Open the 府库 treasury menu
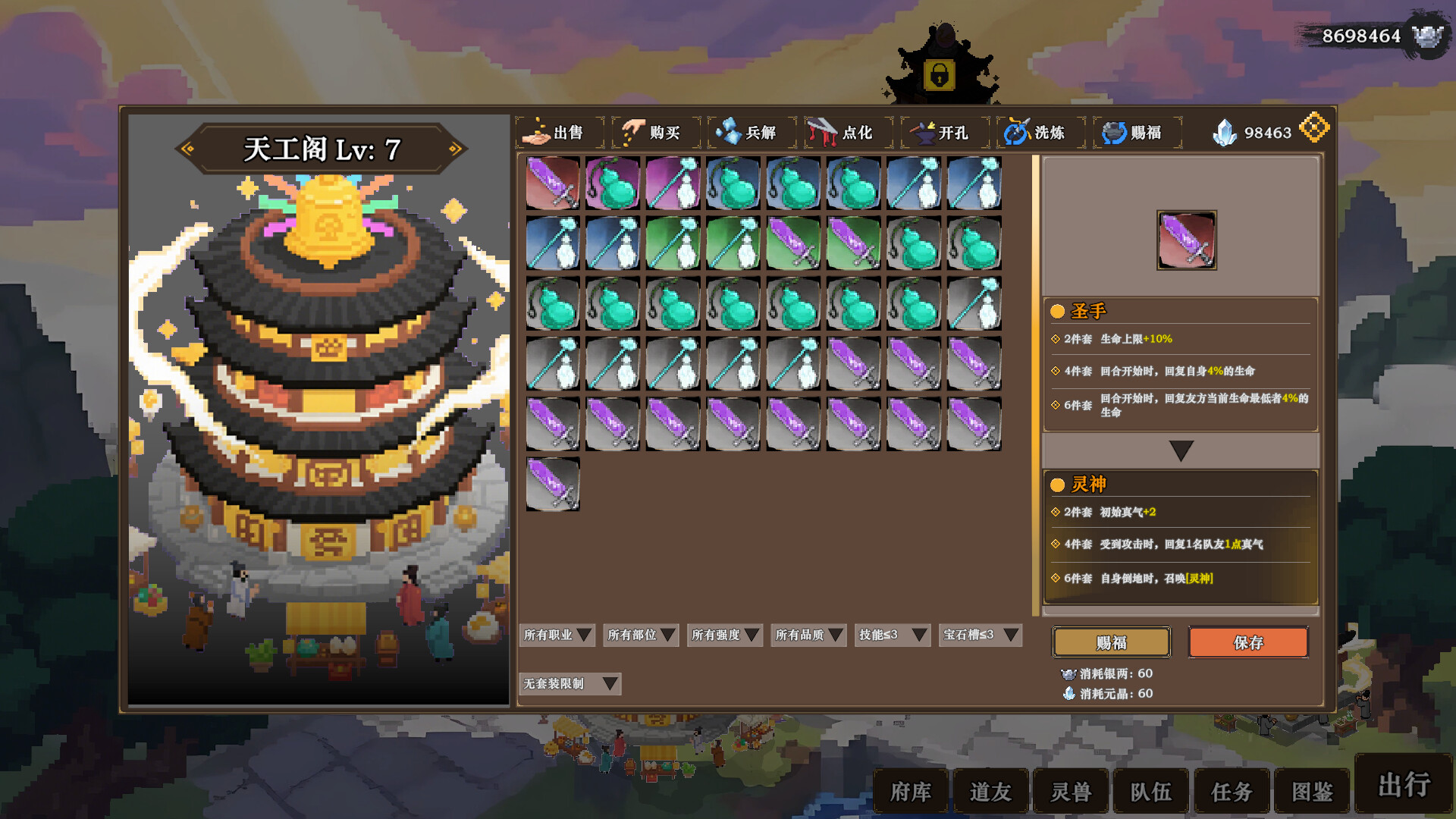This screenshot has width=1456, height=819. click(911, 792)
